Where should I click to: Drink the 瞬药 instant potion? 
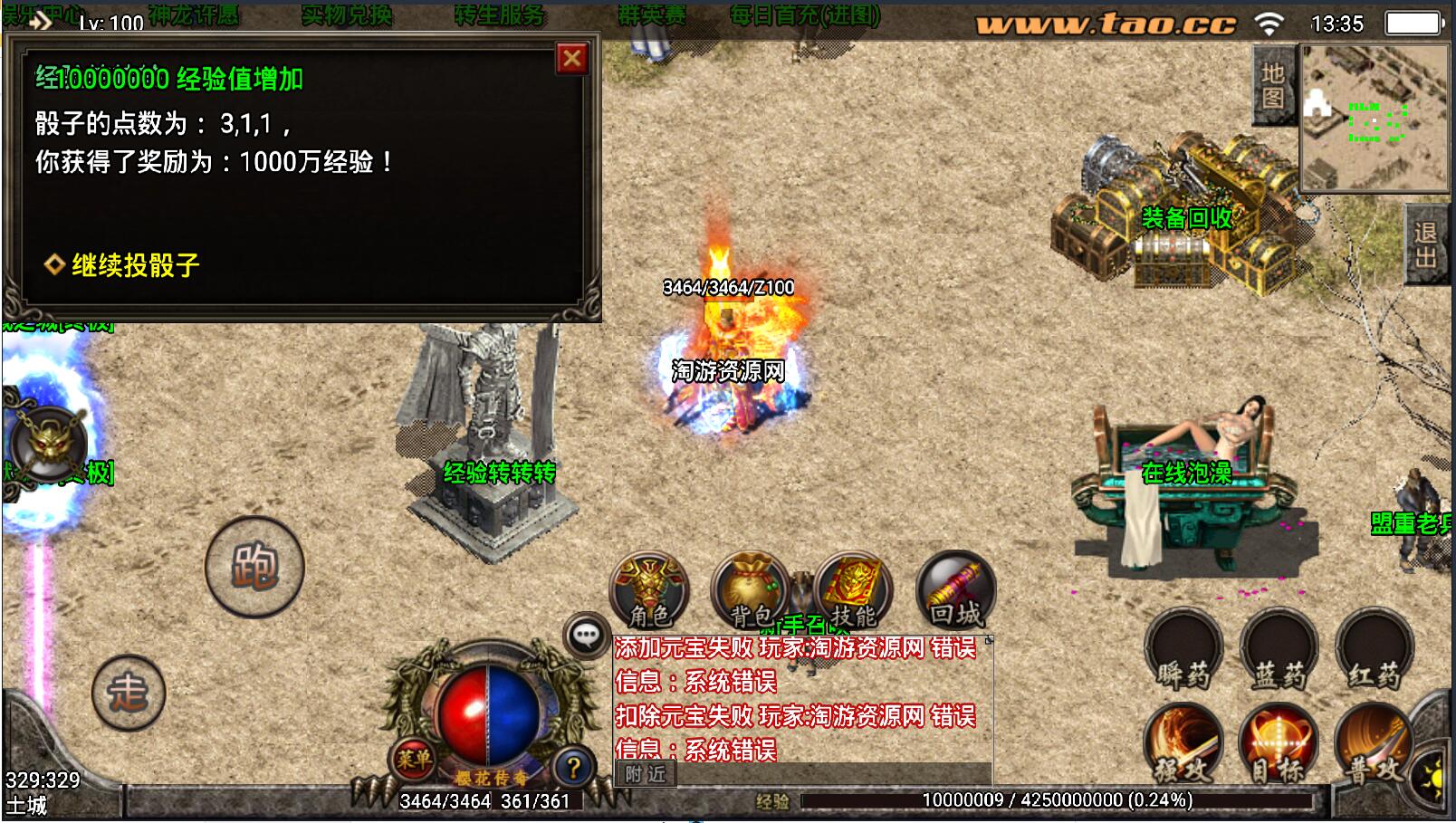pyautogui.click(x=1185, y=648)
